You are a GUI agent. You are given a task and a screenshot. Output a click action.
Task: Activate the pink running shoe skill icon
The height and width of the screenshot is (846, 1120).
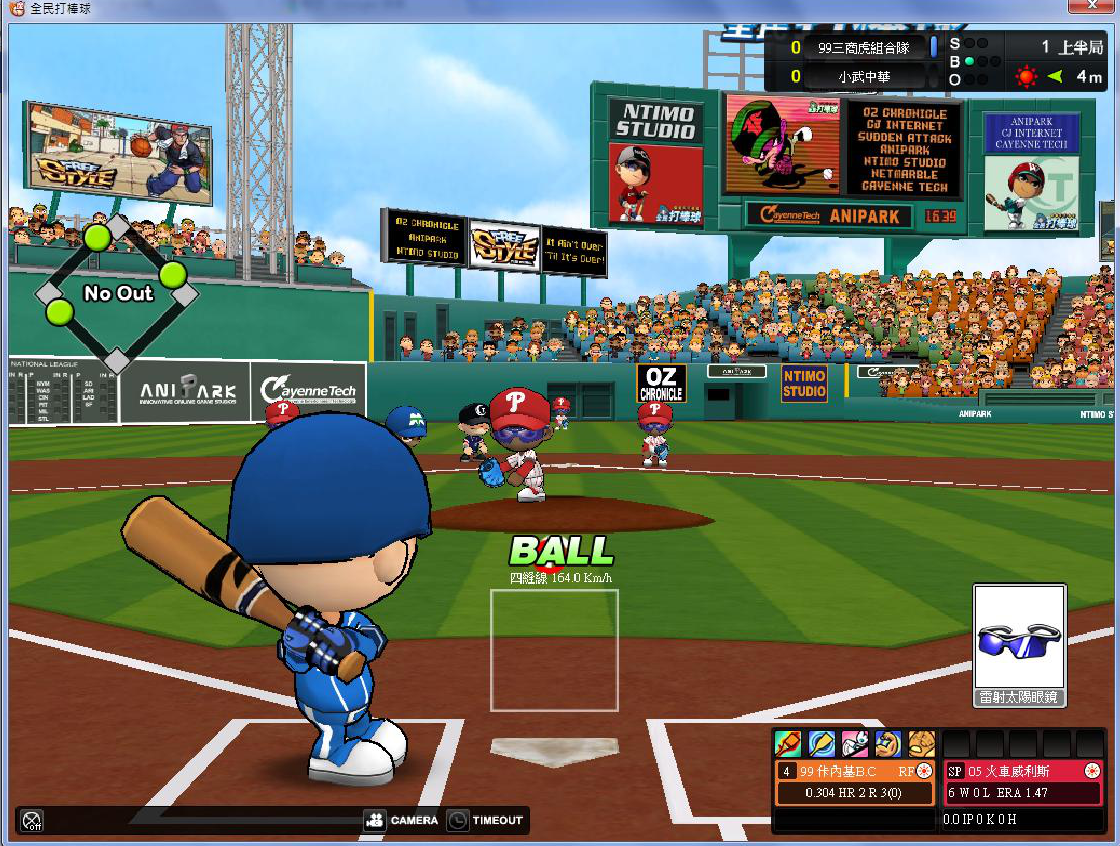855,744
